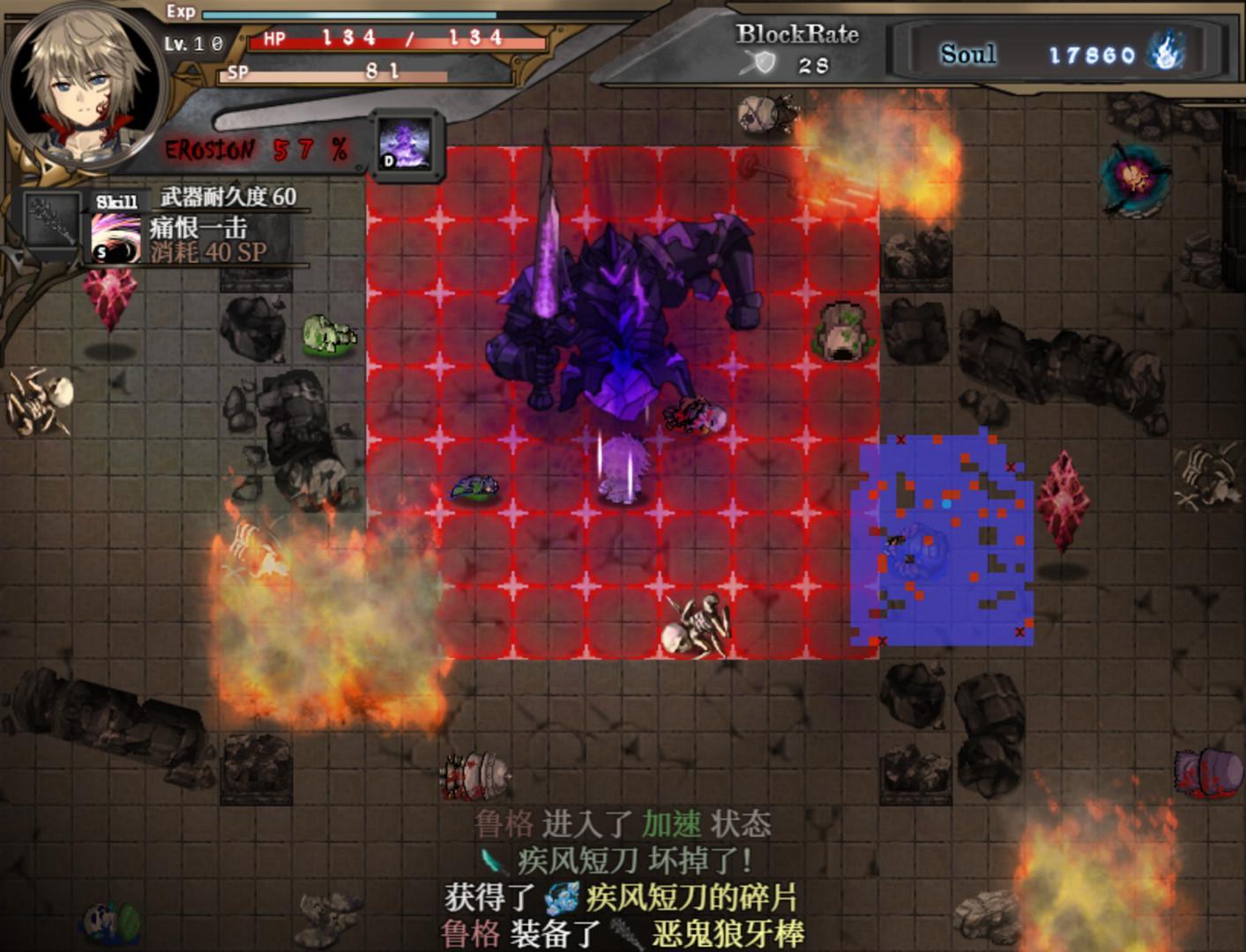Click the character portrait
Screen dimensions: 1246x952
[x=84, y=84]
